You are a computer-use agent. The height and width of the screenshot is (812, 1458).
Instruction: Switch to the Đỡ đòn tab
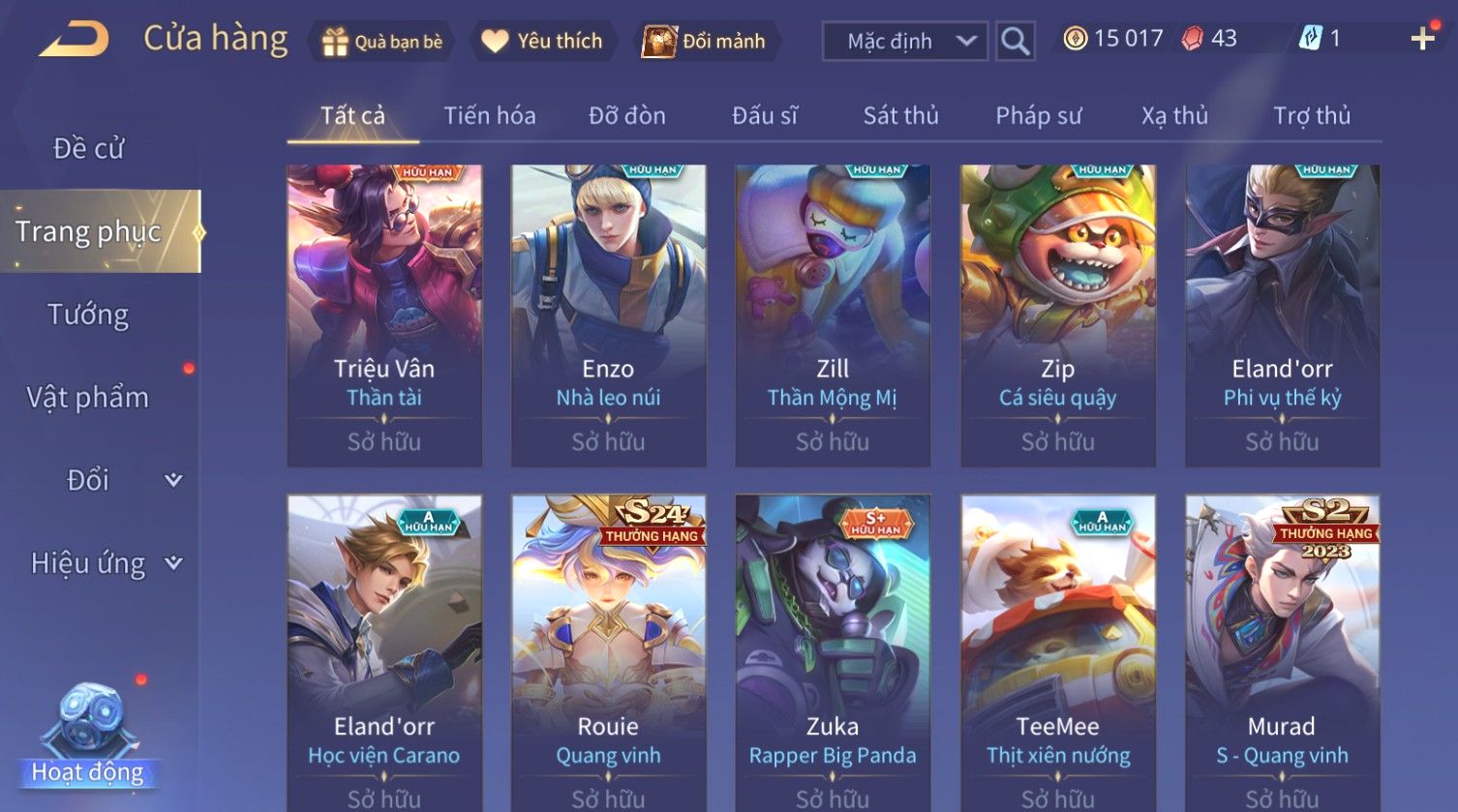[626, 116]
